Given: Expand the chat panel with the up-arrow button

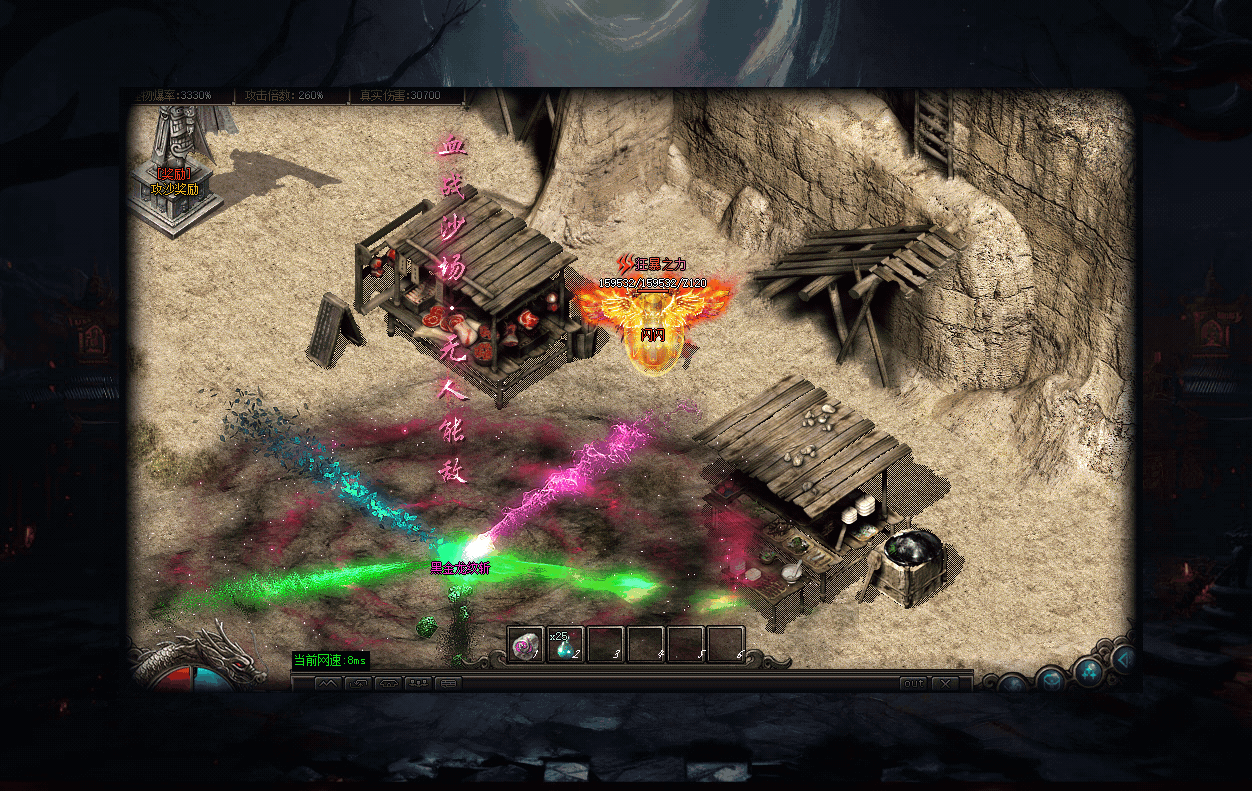Looking at the screenshot, I should coord(329,684).
